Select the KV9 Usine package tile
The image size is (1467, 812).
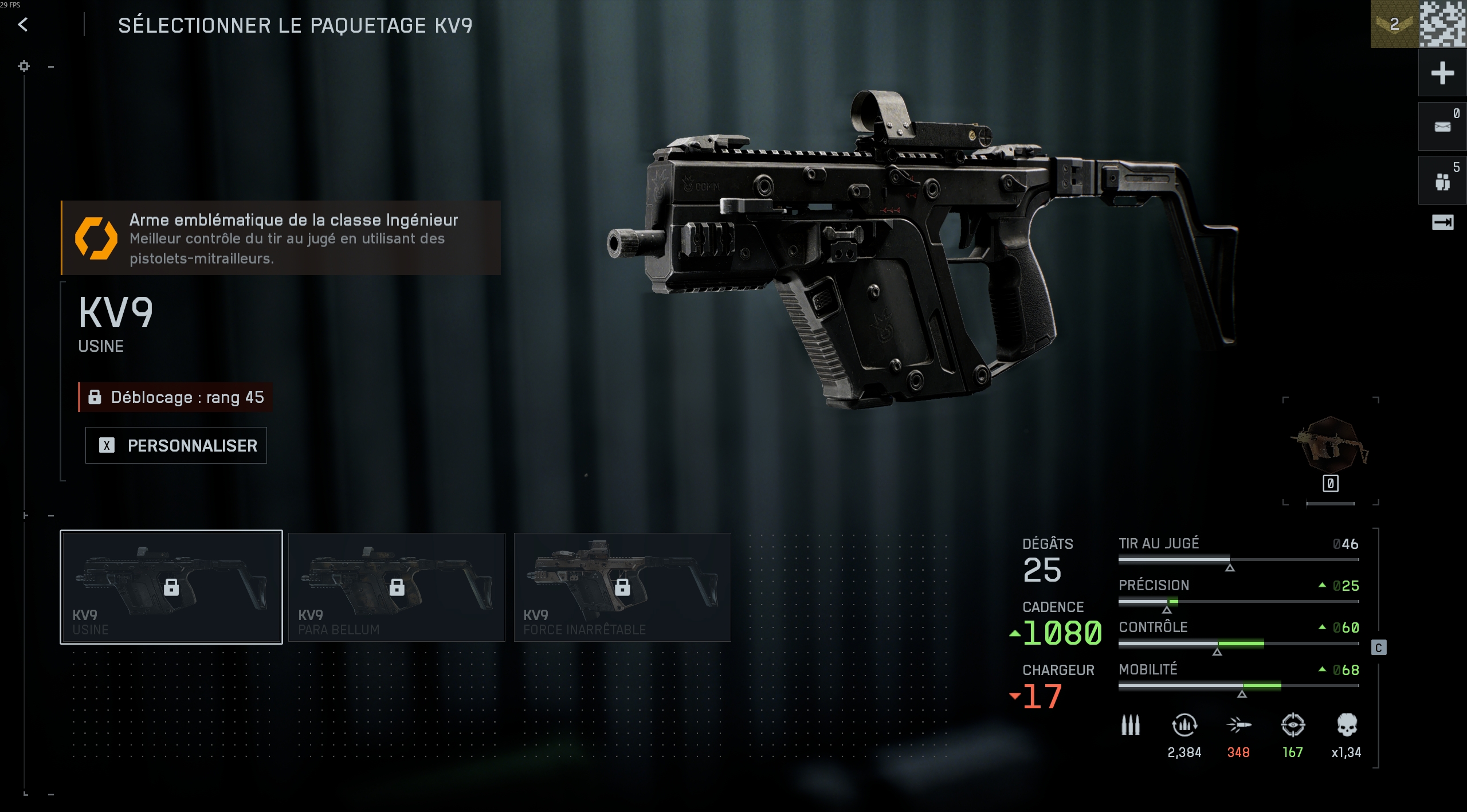[171, 587]
